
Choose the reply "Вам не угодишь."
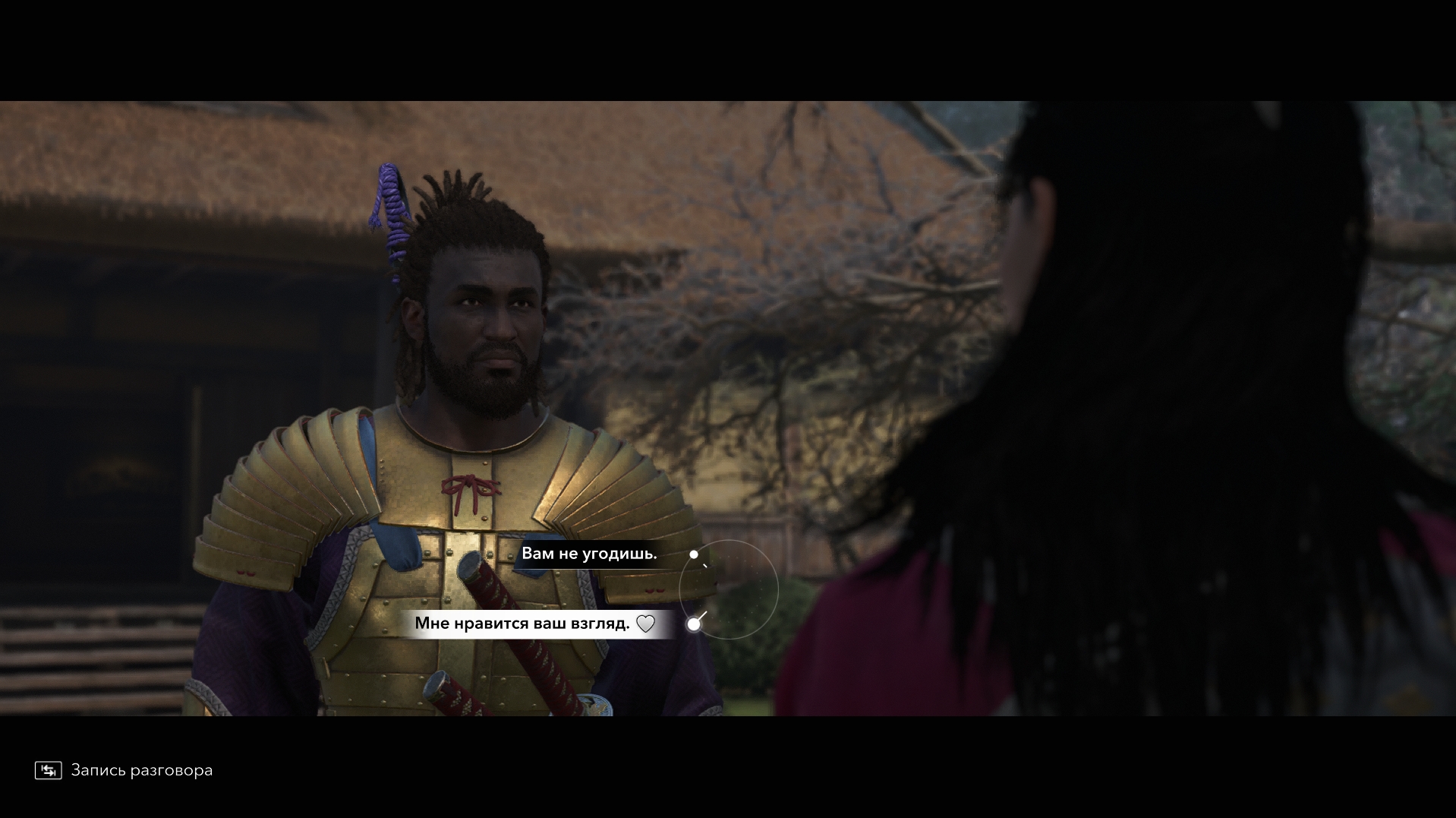click(589, 554)
